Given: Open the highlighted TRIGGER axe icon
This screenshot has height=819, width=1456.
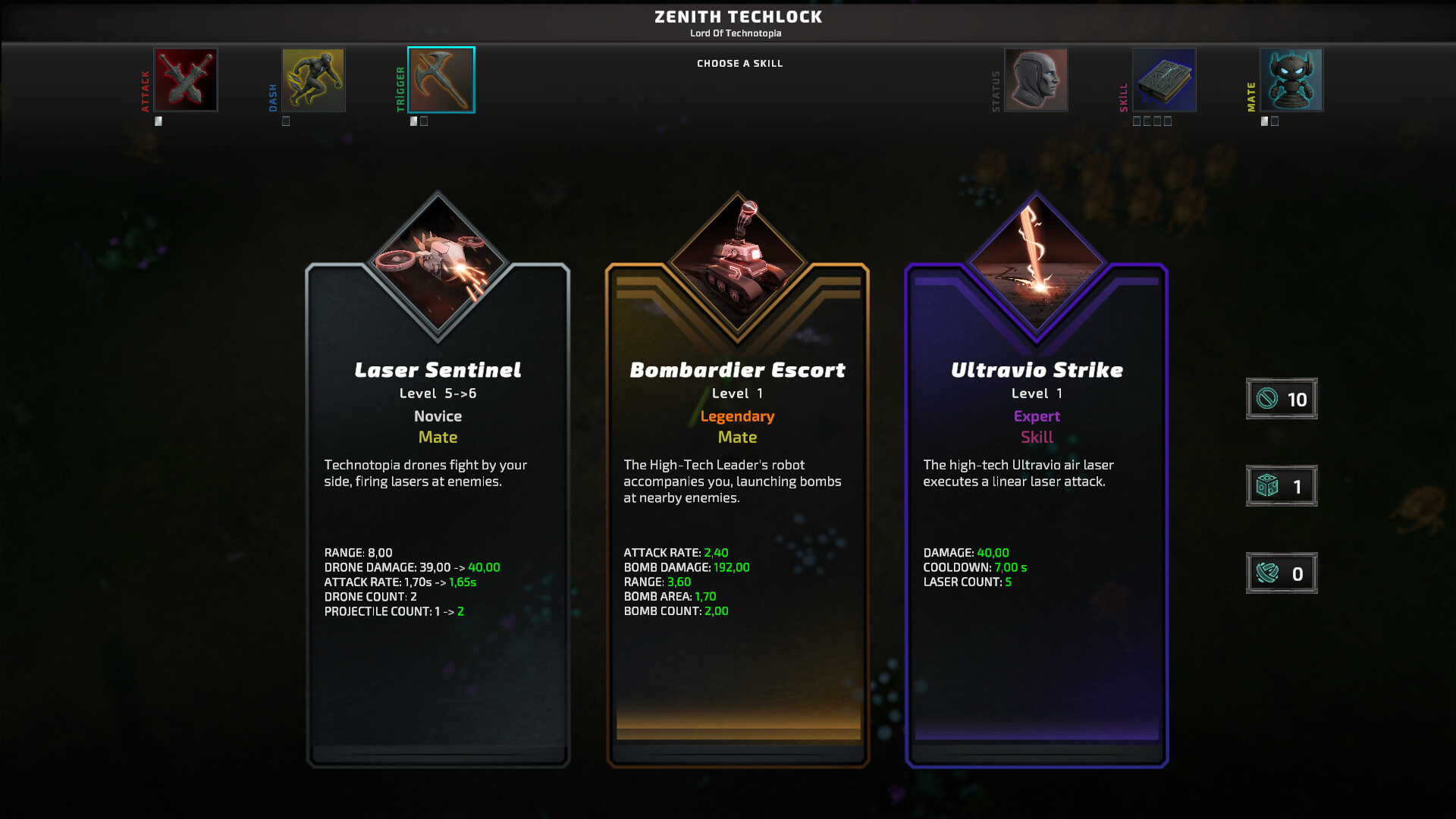Looking at the screenshot, I should tap(441, 79).
